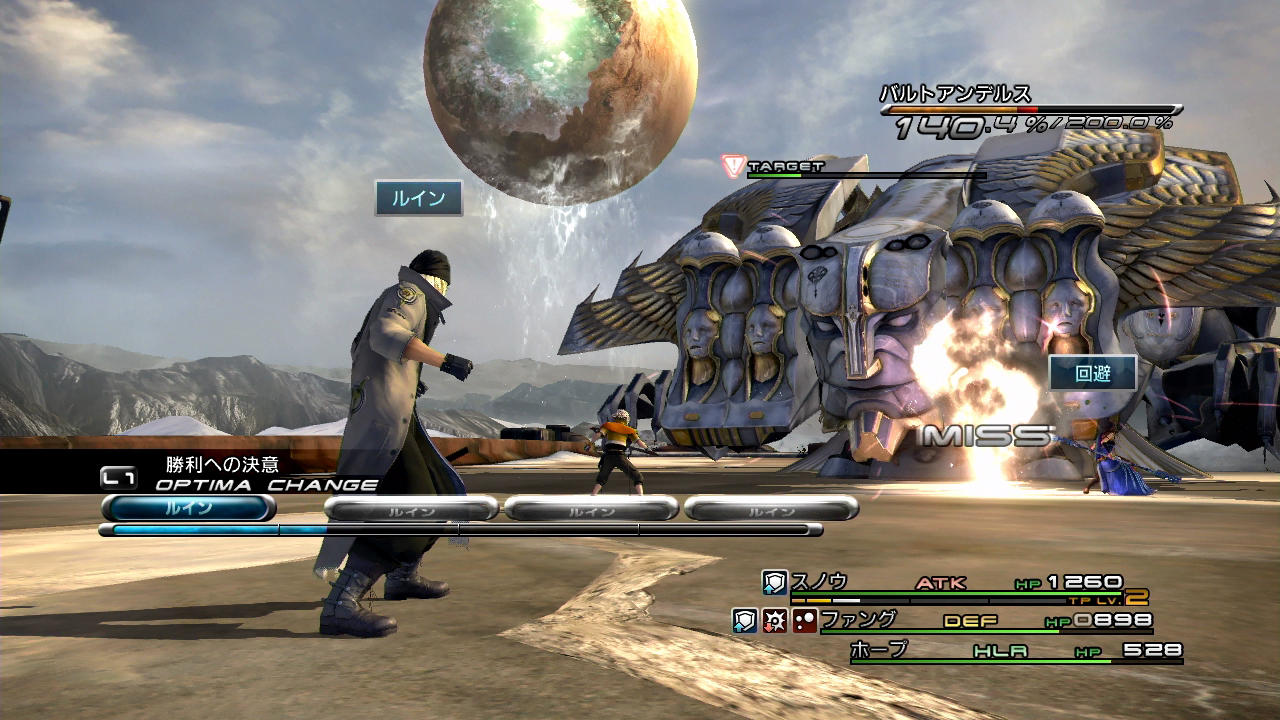Click the red TARGET marker icon

[734, 166]
